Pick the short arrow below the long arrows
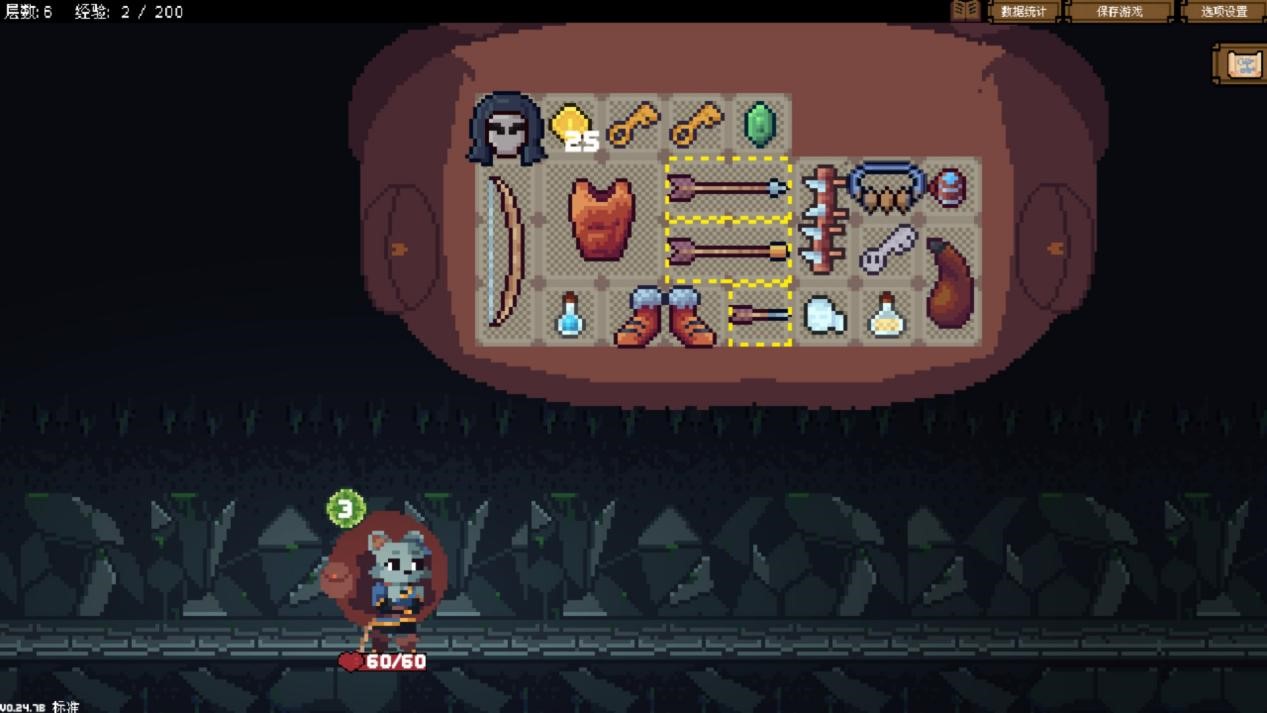This screenshot has width=1267, height=713. [759, 315]
